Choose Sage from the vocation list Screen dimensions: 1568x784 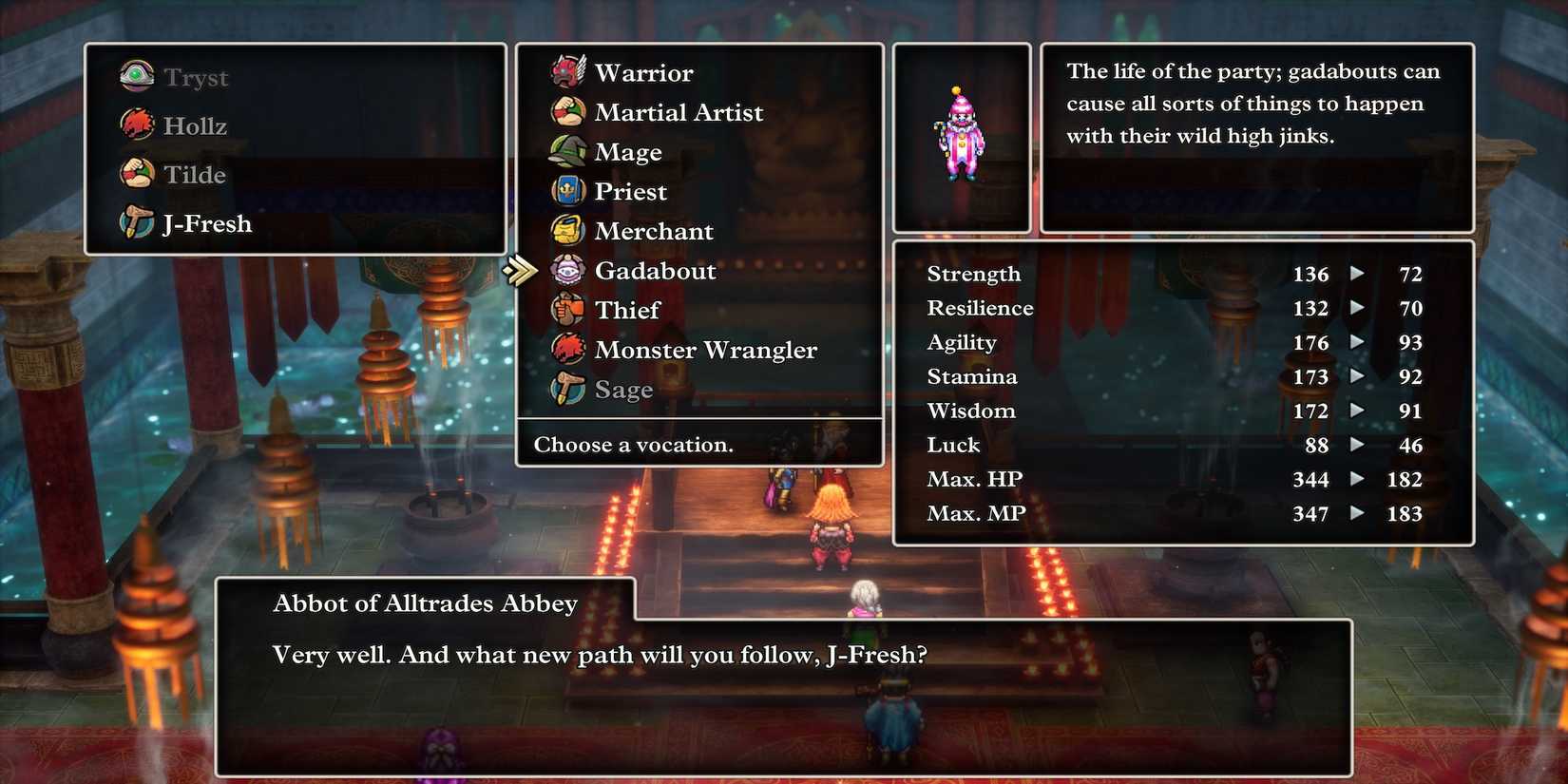click(623, 390)
